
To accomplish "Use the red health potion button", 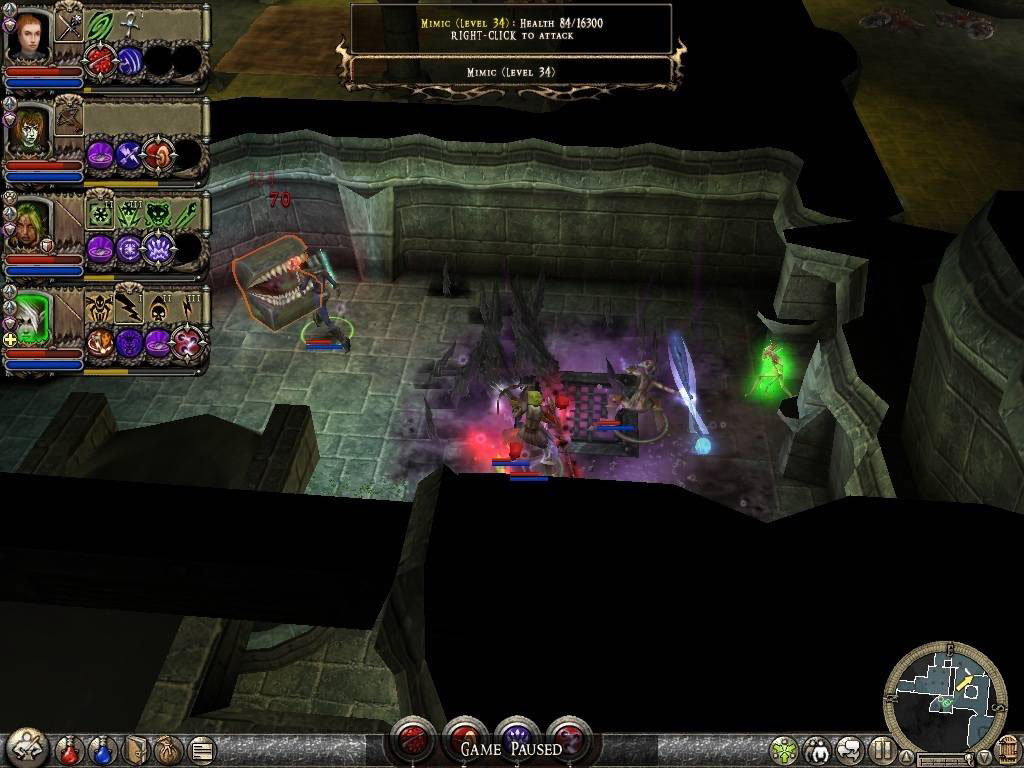I will point(69,748).
